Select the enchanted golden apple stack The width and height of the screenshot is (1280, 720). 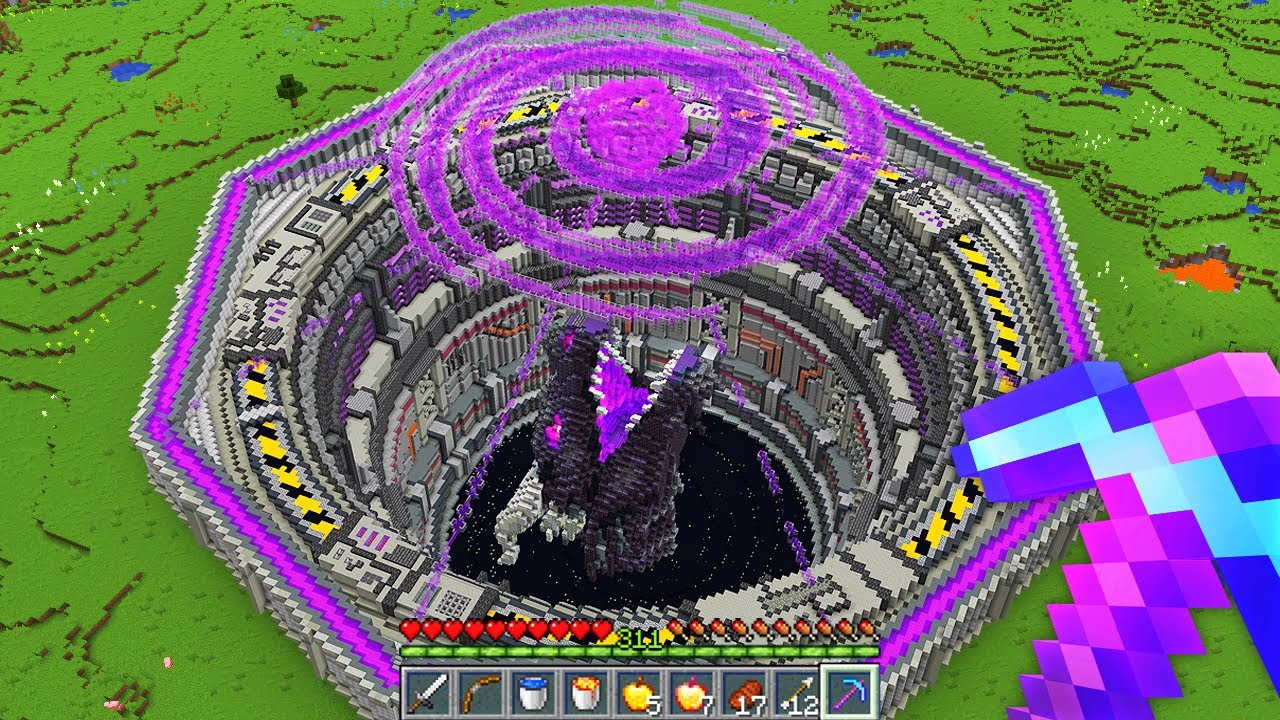tap(691, 691)
